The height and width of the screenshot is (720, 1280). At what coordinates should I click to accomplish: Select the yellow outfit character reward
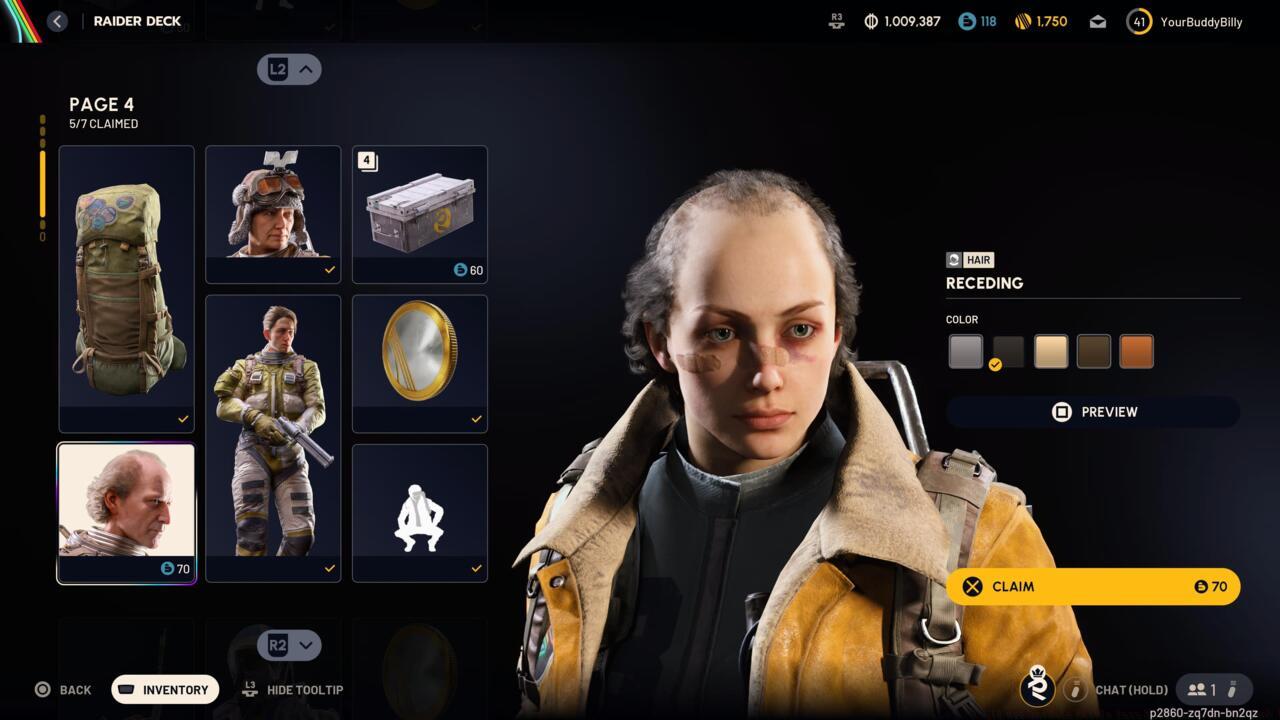tap(273, 438)
